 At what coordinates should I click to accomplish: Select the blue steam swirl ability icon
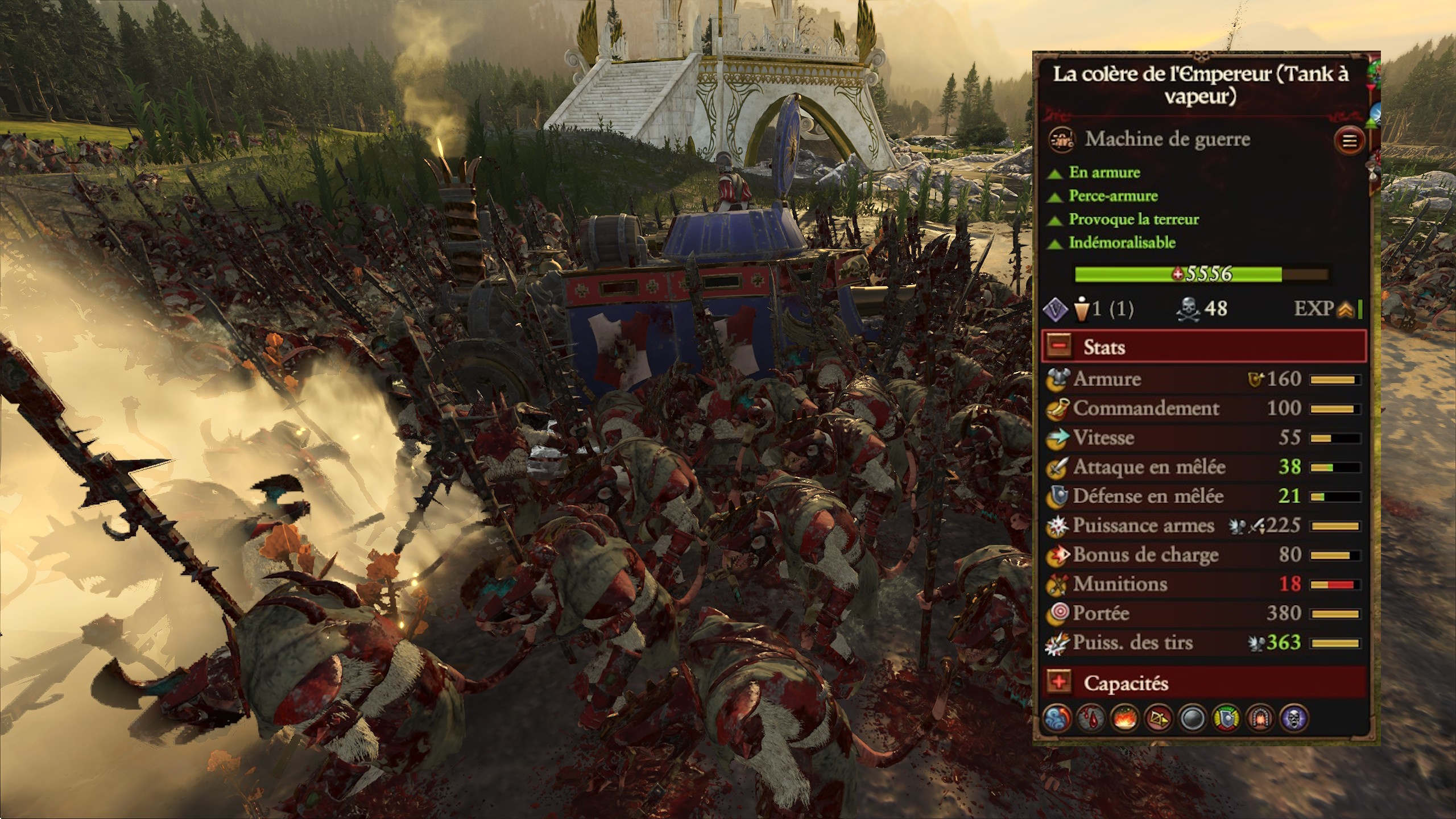[x=1057, y=718]
